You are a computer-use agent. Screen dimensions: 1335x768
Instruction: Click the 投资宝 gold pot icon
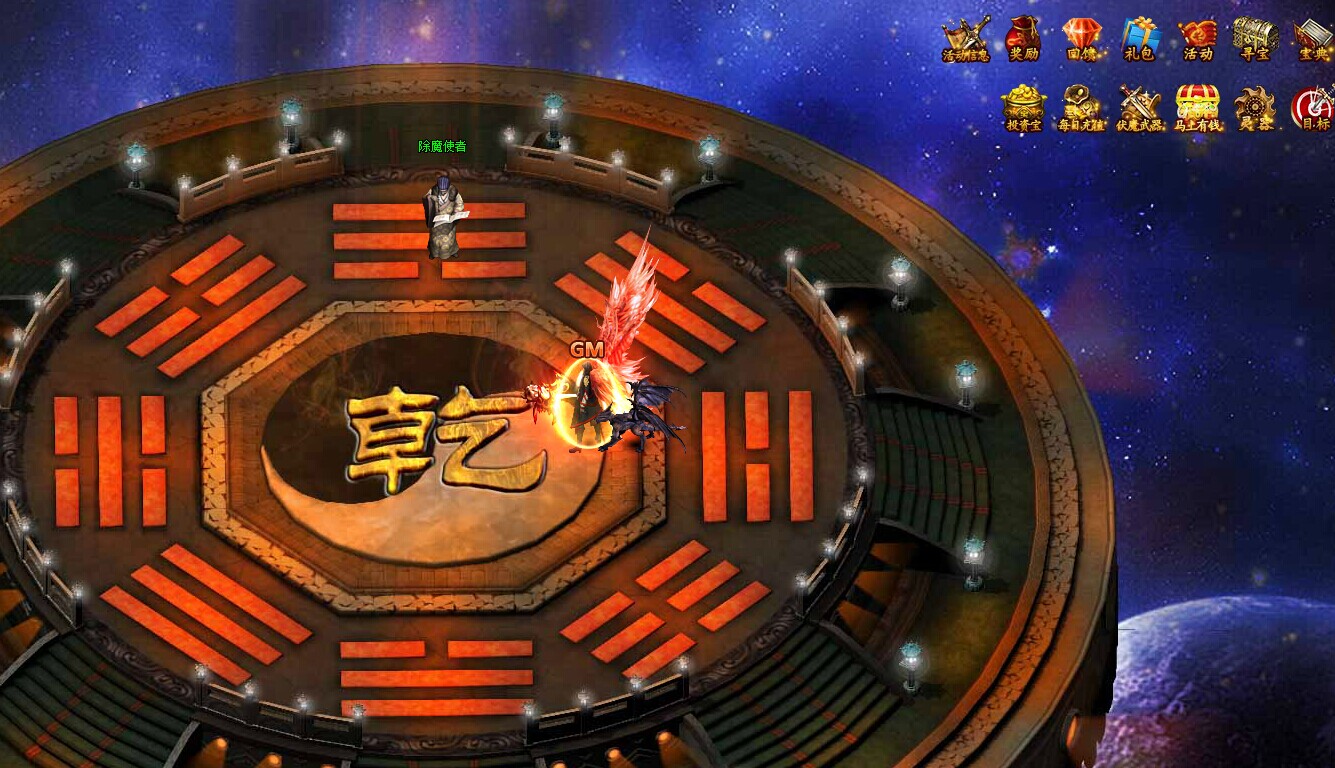(1021, 103)
